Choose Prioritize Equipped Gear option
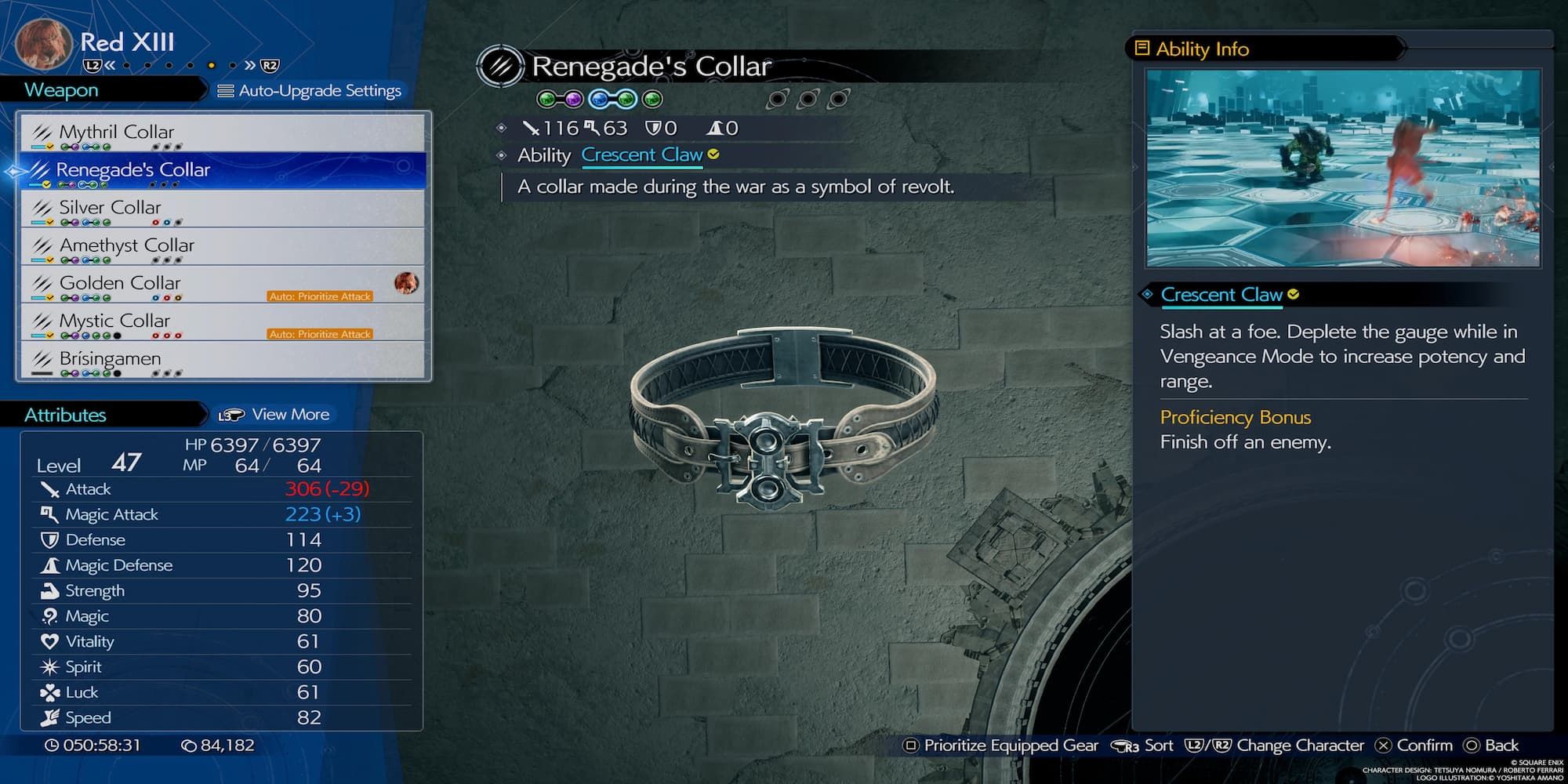Image resolution: width=1568 pixels, height=784 pixels. pyautogui.click(x=1001, y=746)
